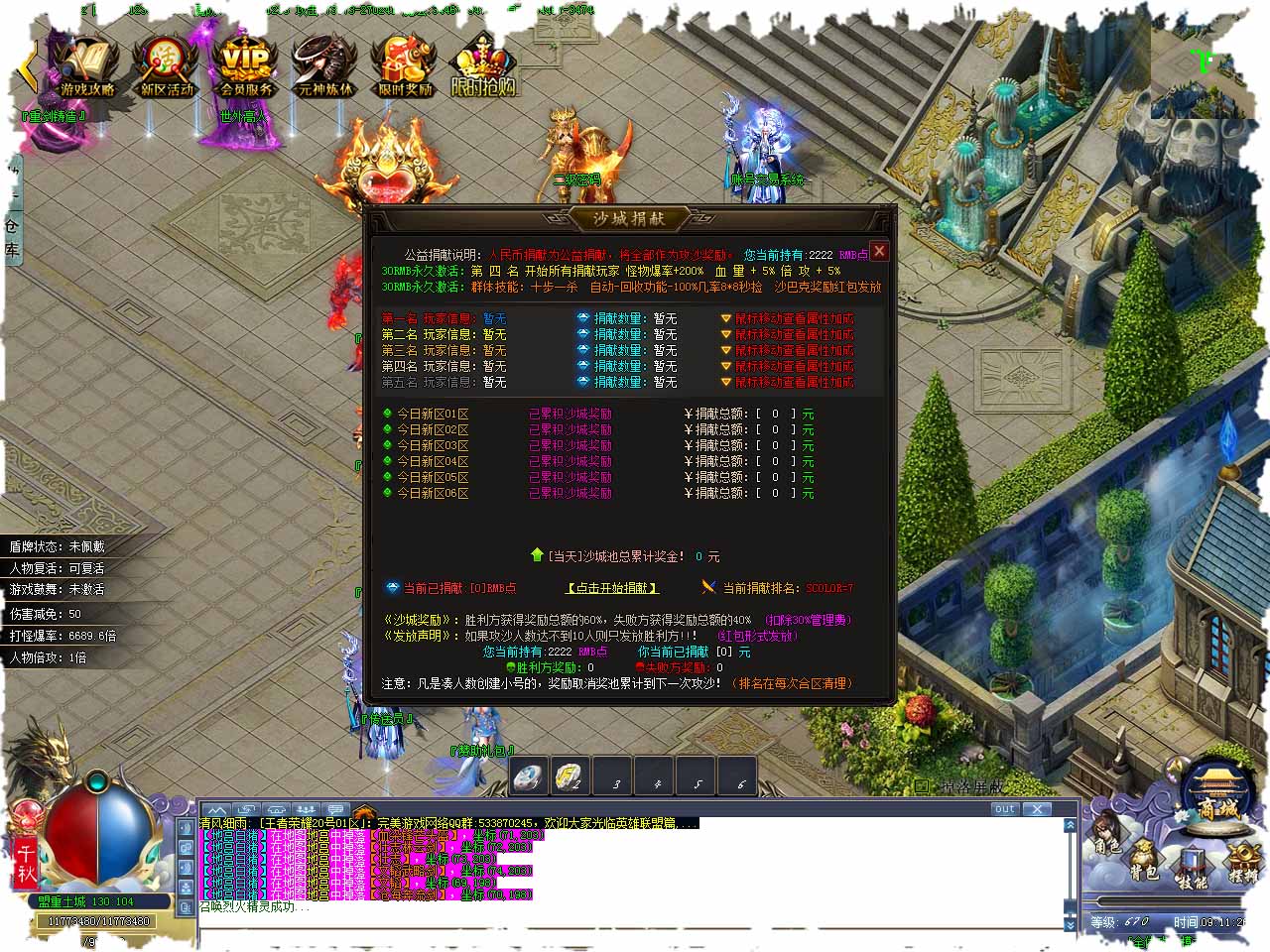The width and height of the screenshot is (1270, 952).
Task: Use the yellow F item in hotbar slot 2
Action: (570, 776)
